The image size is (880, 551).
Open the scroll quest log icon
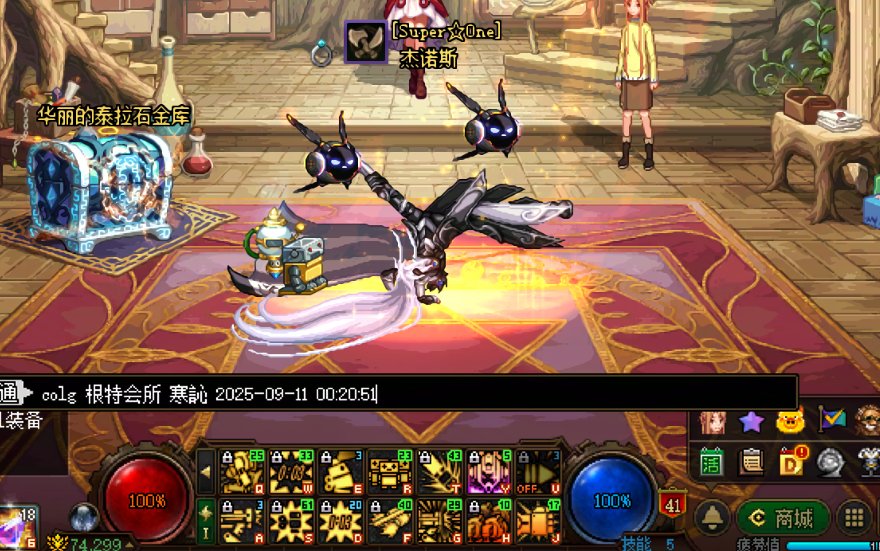click(751, 462)
